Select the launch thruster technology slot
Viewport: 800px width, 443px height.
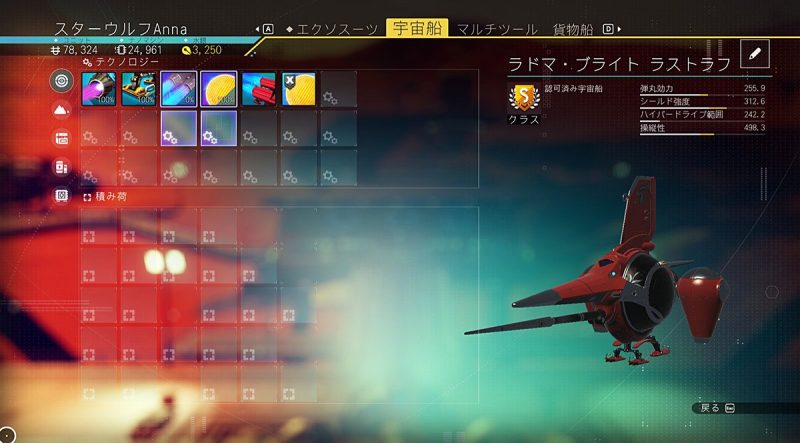[139, 89]
